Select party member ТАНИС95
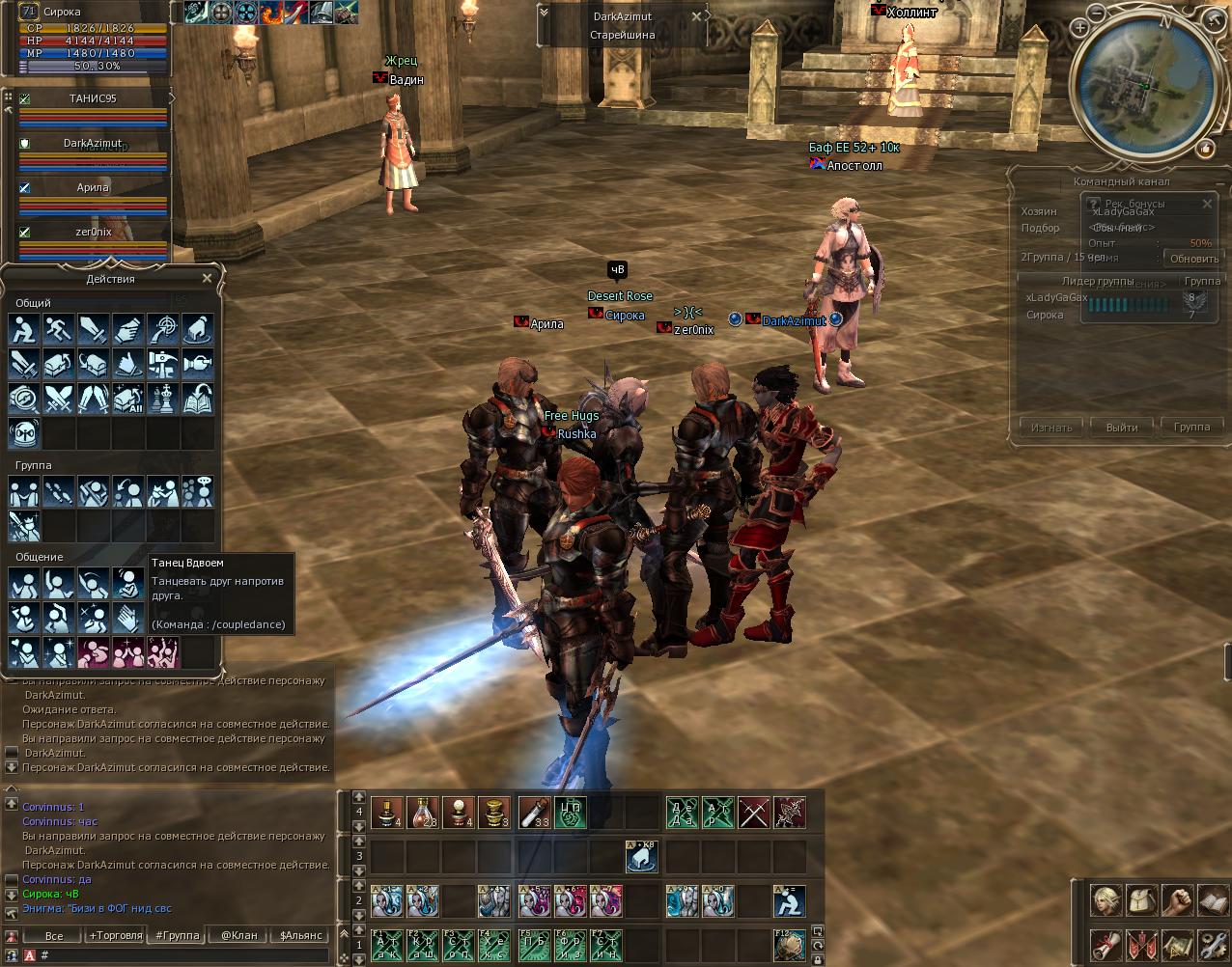1232x967 pixels. 93,98
